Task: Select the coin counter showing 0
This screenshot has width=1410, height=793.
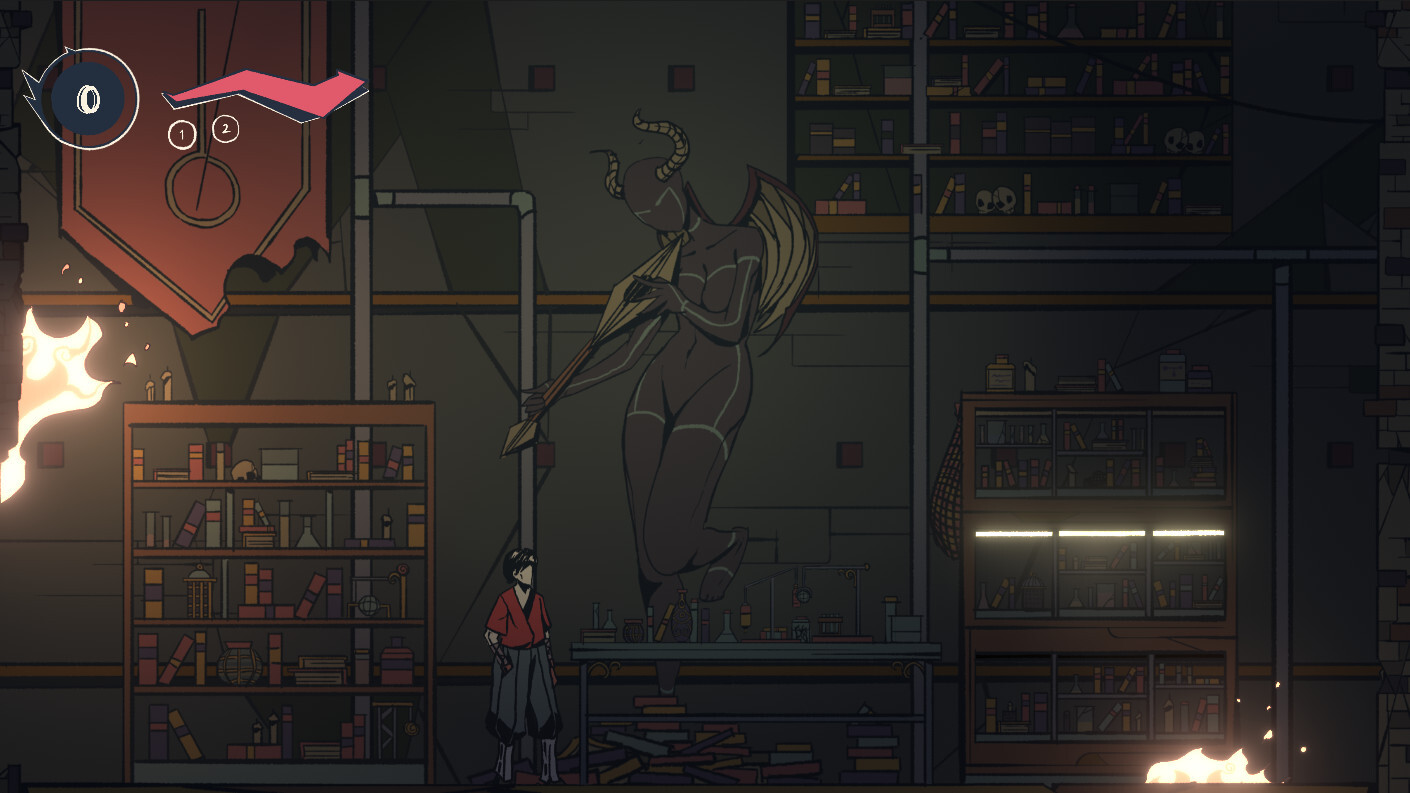Action: click(x=88, y=99)
